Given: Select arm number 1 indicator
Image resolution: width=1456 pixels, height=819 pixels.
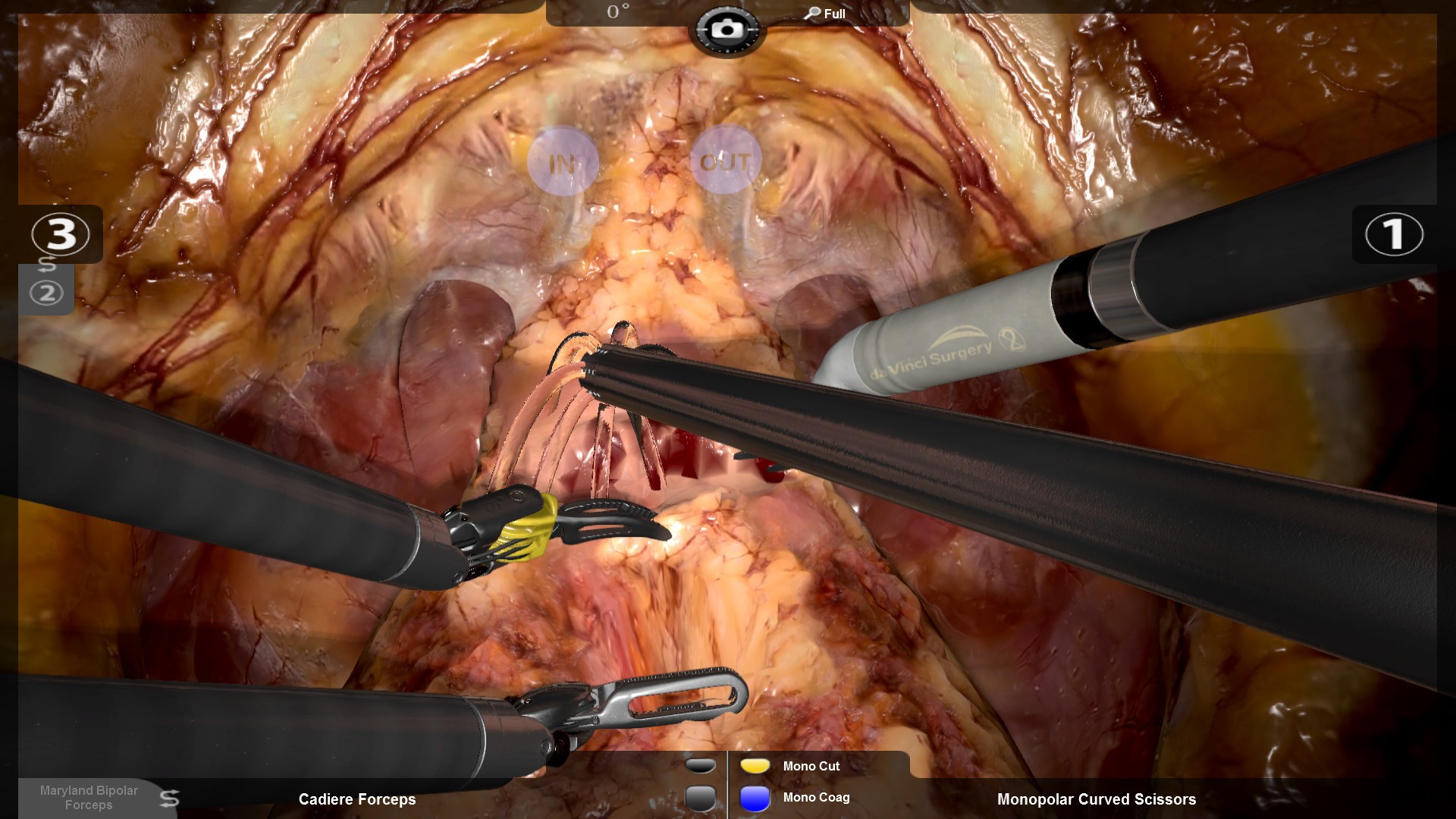Looking at the screenshot, I should coord(1394,234).
